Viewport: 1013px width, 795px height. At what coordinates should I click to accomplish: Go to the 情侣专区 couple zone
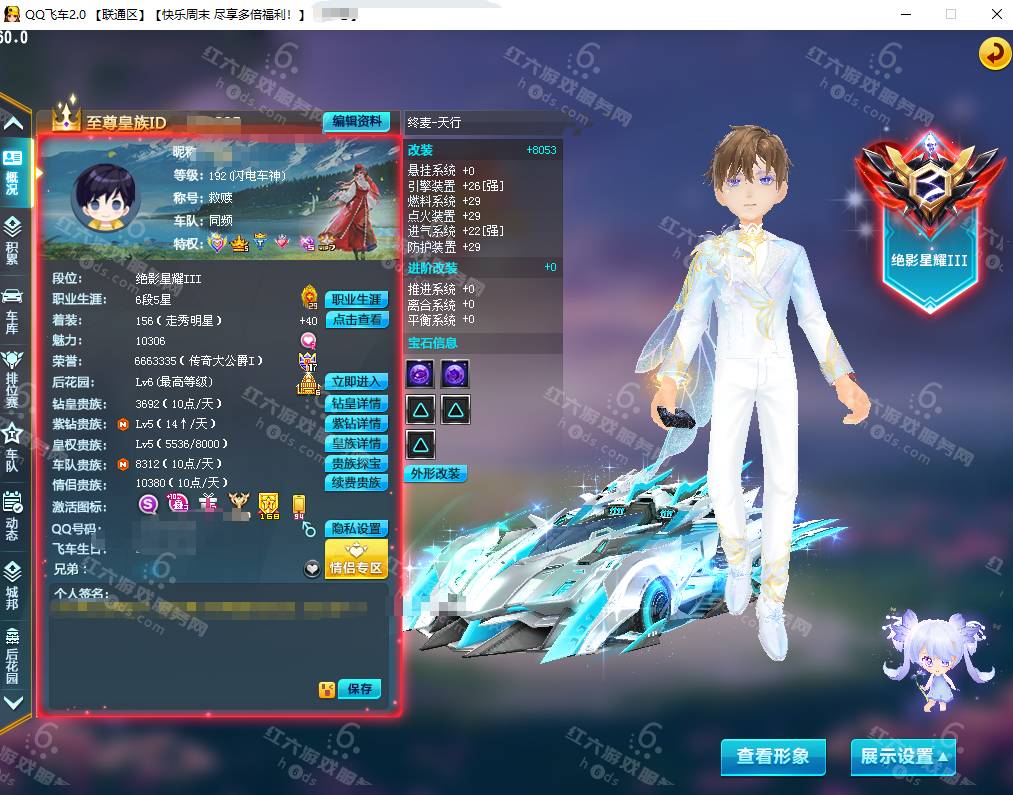coord(356,561)
